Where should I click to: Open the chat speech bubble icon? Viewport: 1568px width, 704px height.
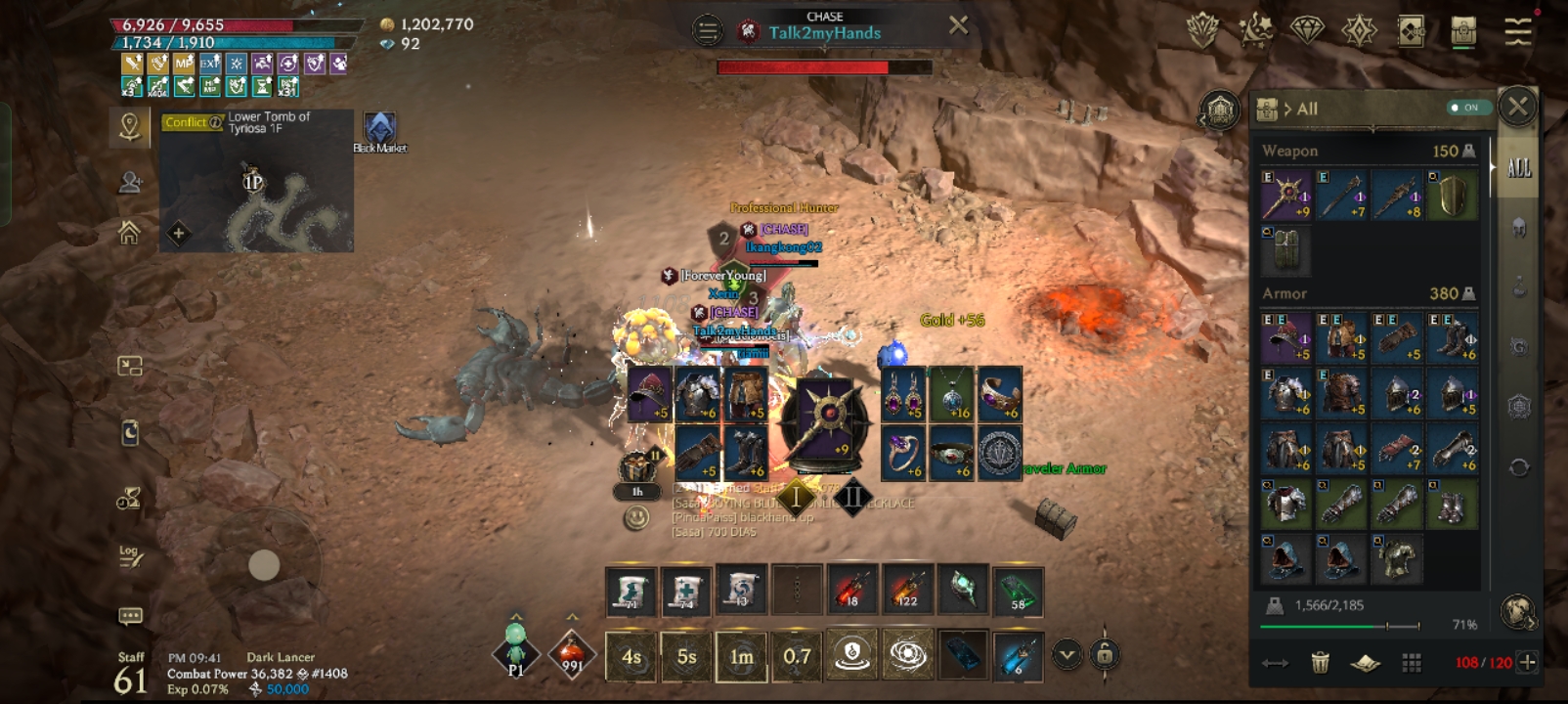[x=130, y=616]
